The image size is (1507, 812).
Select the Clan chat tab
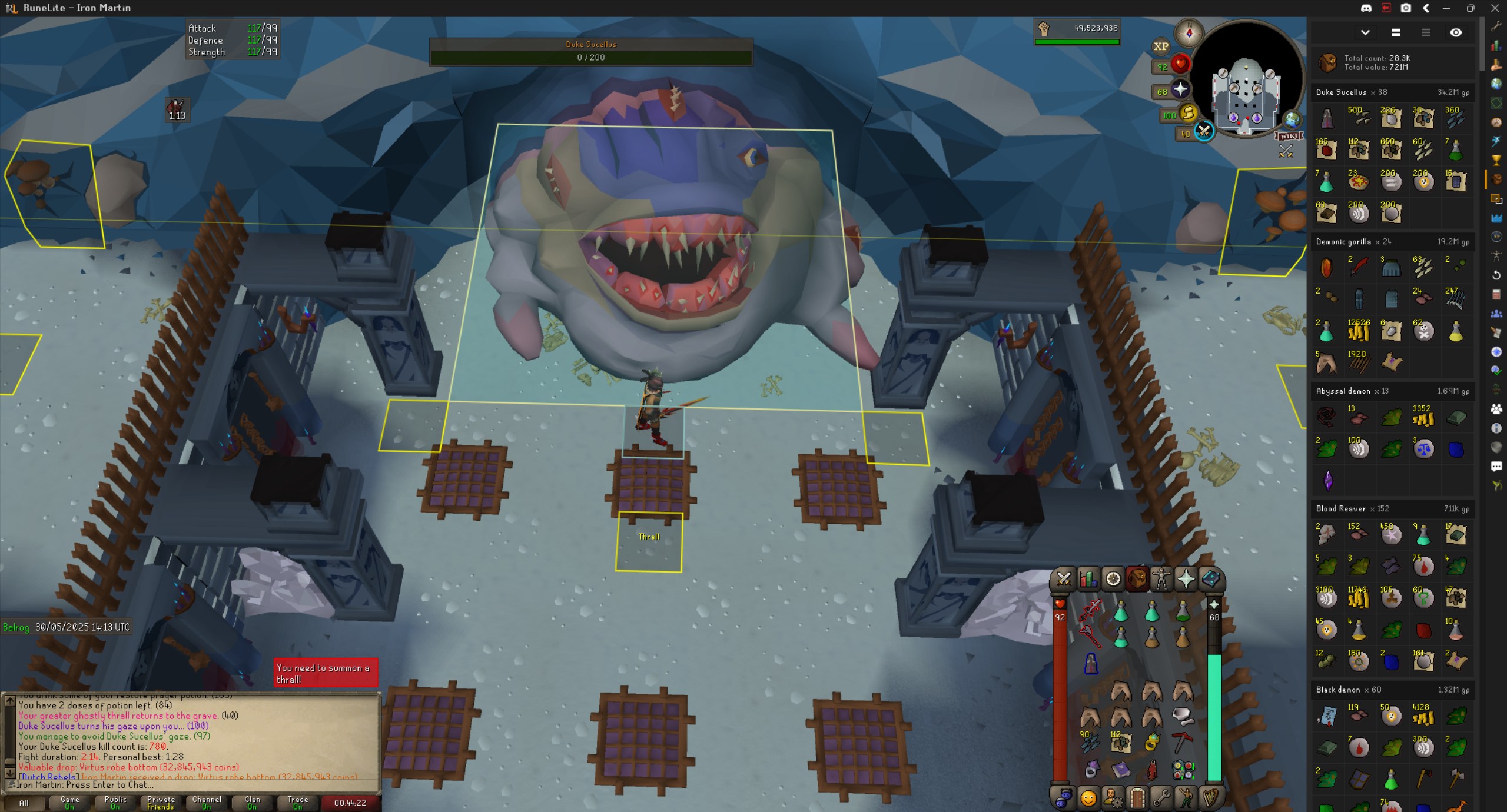coord(252,803)
